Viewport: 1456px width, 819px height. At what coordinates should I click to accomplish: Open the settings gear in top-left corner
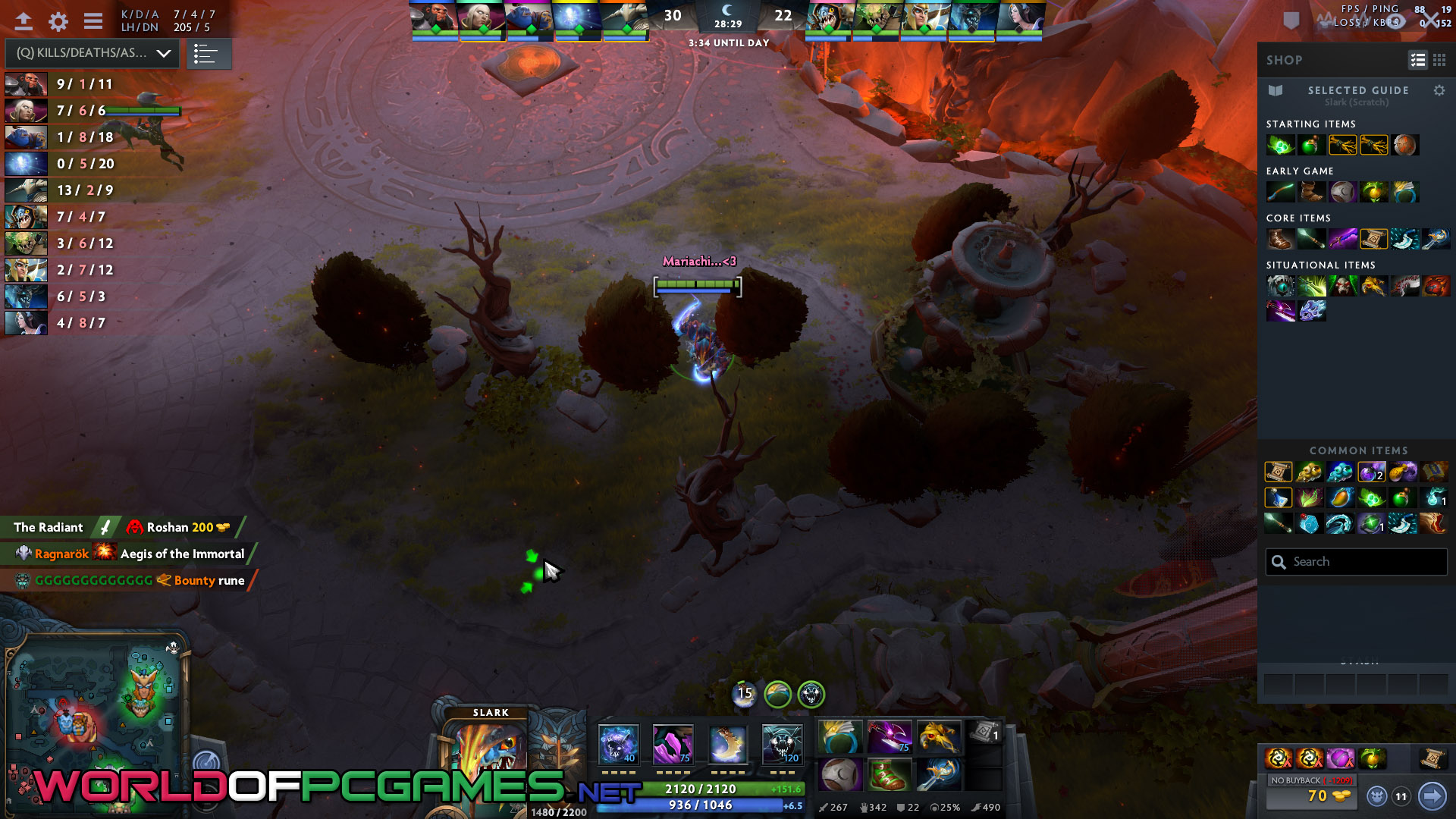click(x=58, y=21)
